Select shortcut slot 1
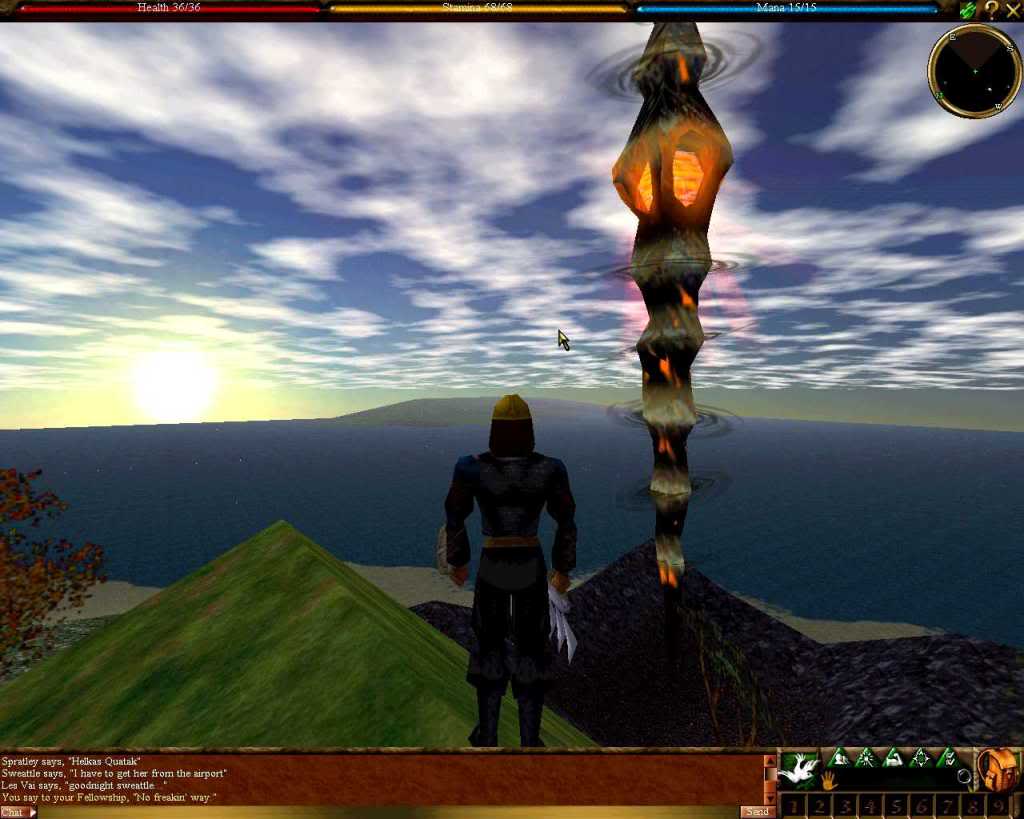1024x819 pixels. [x=794, y=806]
